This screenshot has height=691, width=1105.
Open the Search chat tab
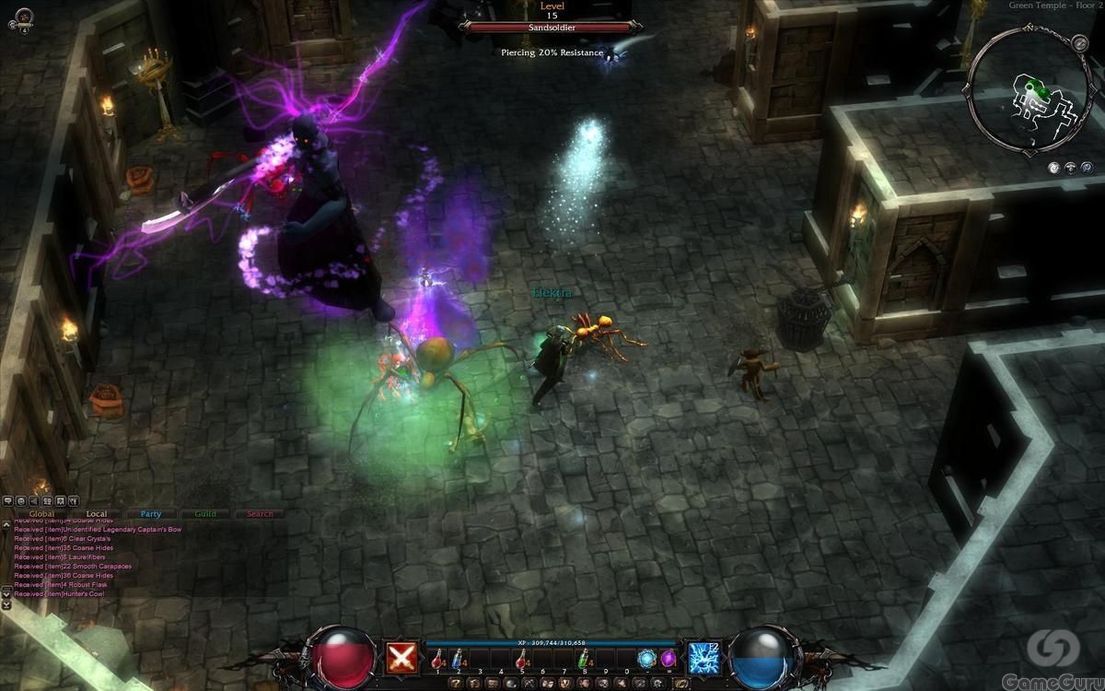coord(259,514)
